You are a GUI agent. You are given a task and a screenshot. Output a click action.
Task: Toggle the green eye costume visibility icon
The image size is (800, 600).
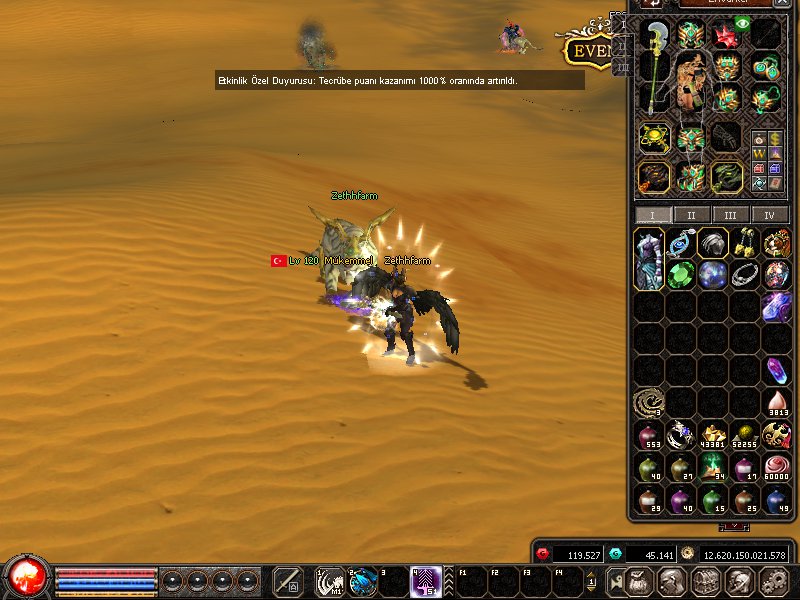point(743,22)
